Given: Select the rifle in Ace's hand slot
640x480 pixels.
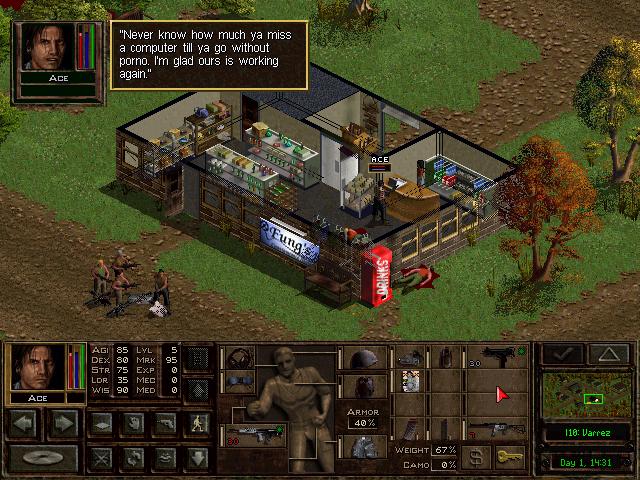Looking at the screenshot, I should tap(254, 436).
